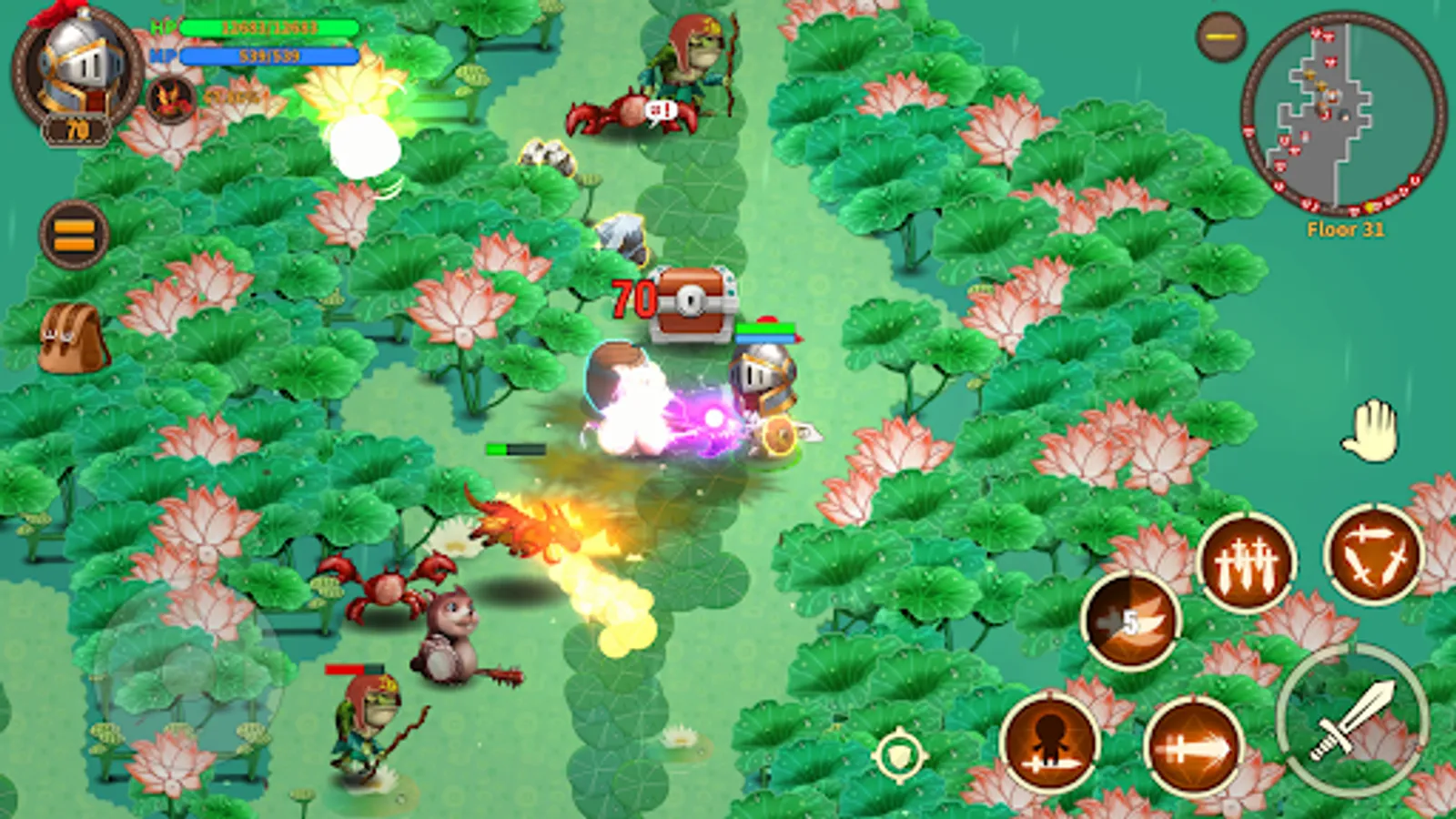Tap the level 70 badge under the portrait
The image size is (1456, 819).
(75, 130)
